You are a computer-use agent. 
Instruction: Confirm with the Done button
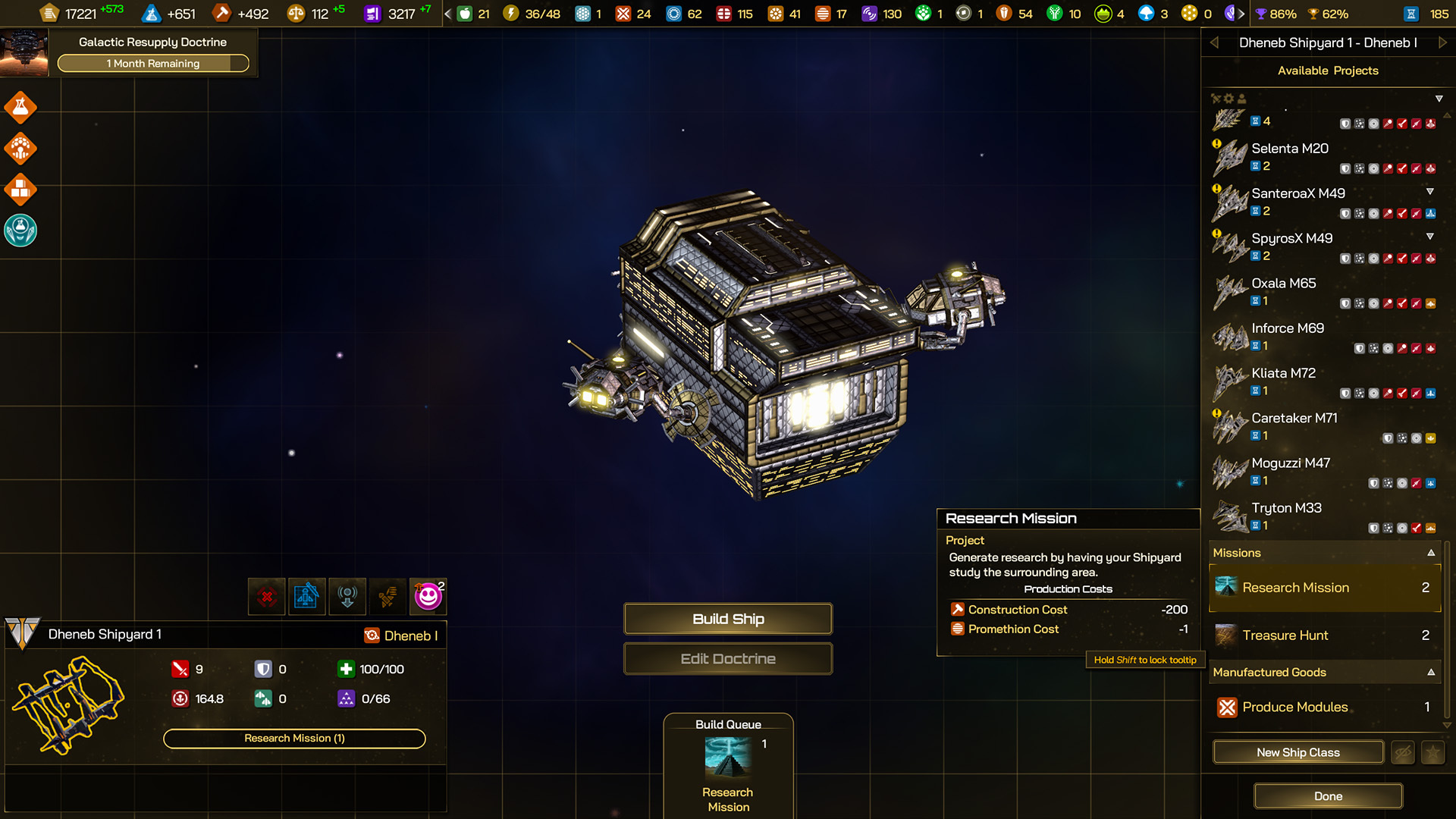(1328, 796)
